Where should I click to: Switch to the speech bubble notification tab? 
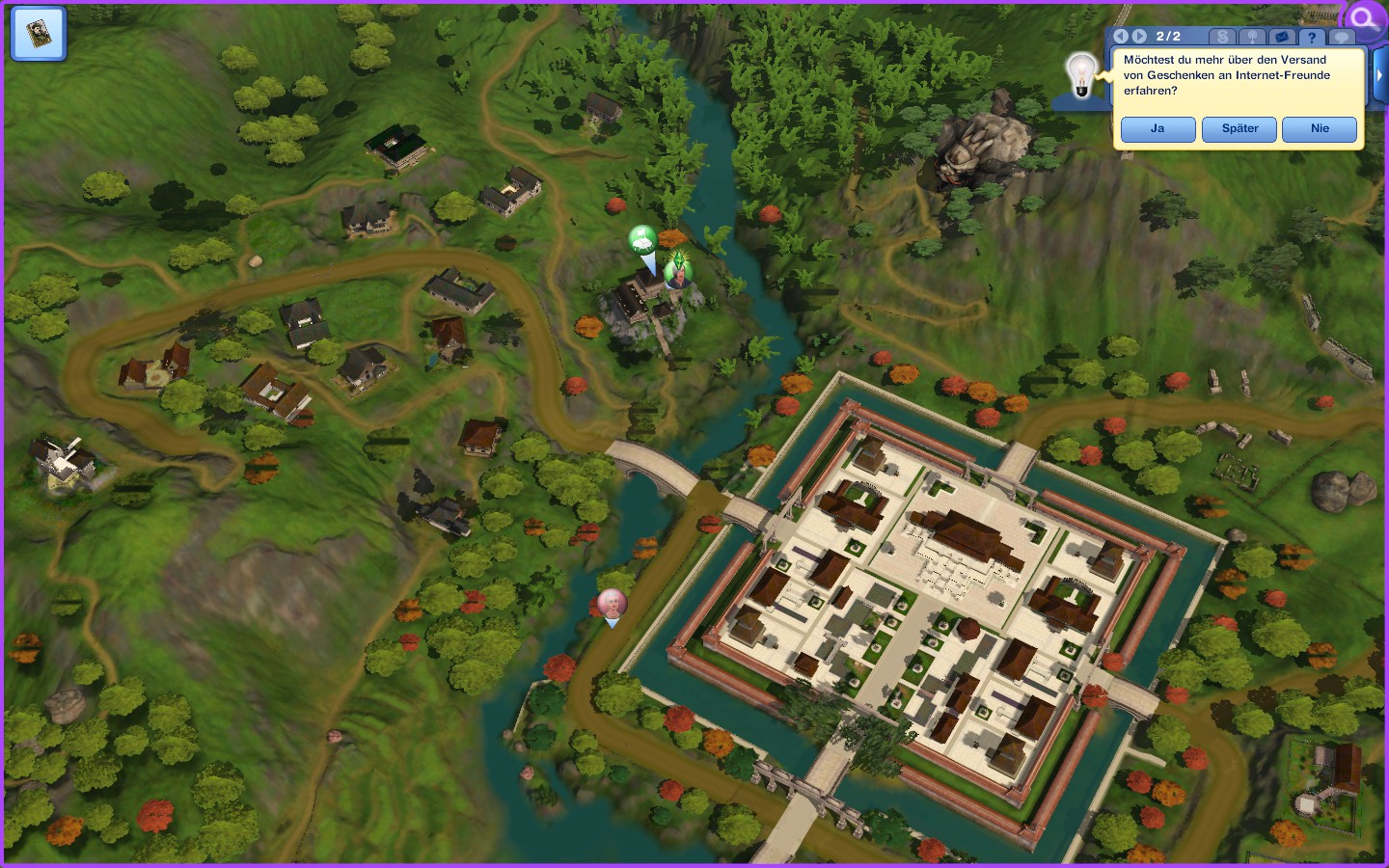click(1342, 38)
